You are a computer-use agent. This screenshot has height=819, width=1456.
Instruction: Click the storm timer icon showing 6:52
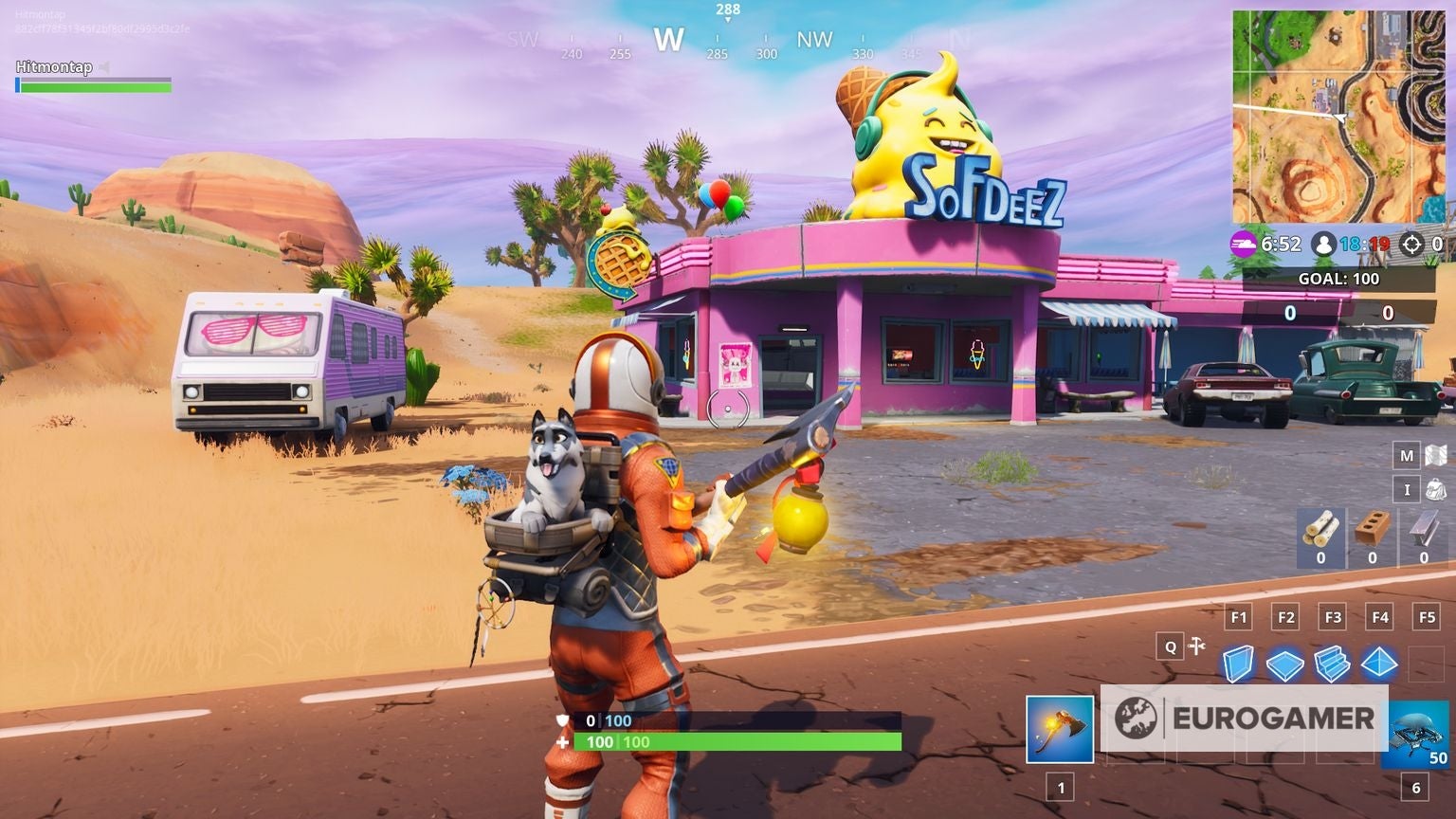[1244, 244]
